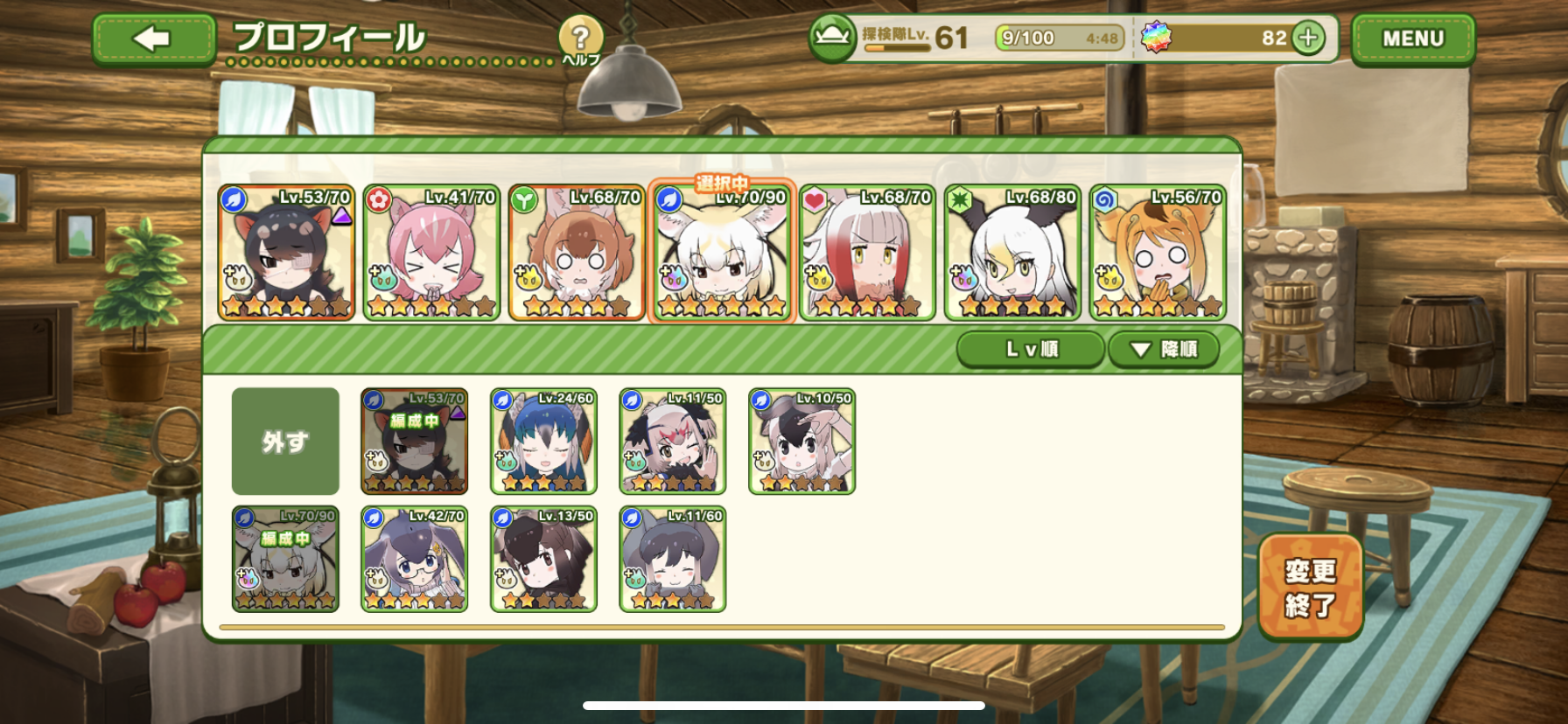Image resolution: width=1568 pixels, height=724 pixels.
Task: Choose the Lv.68/70 red-and-white haired team slot
Action: click(x=867, y=253)
